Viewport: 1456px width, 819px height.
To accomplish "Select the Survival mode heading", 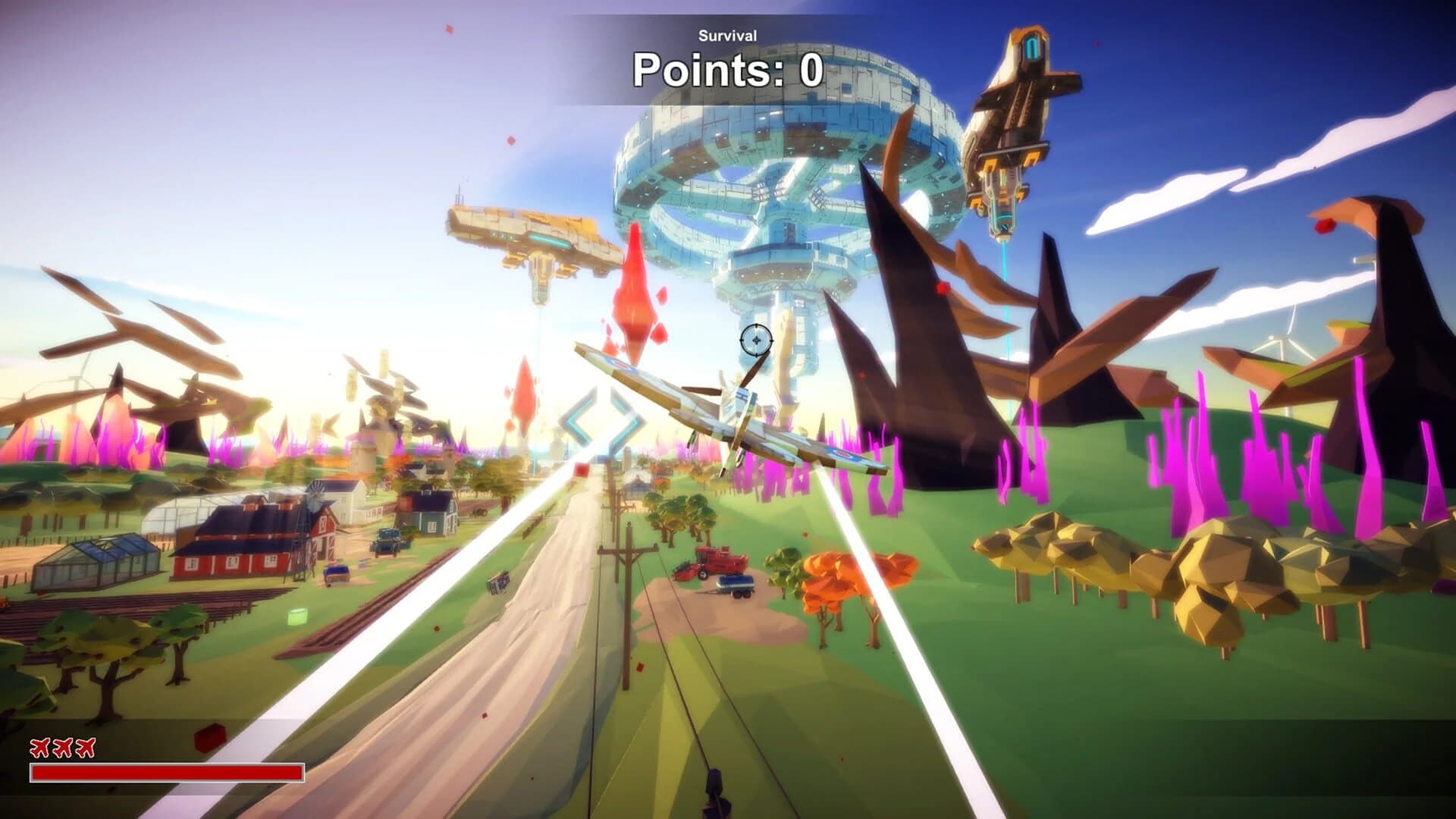I will (x=726, y=35).
